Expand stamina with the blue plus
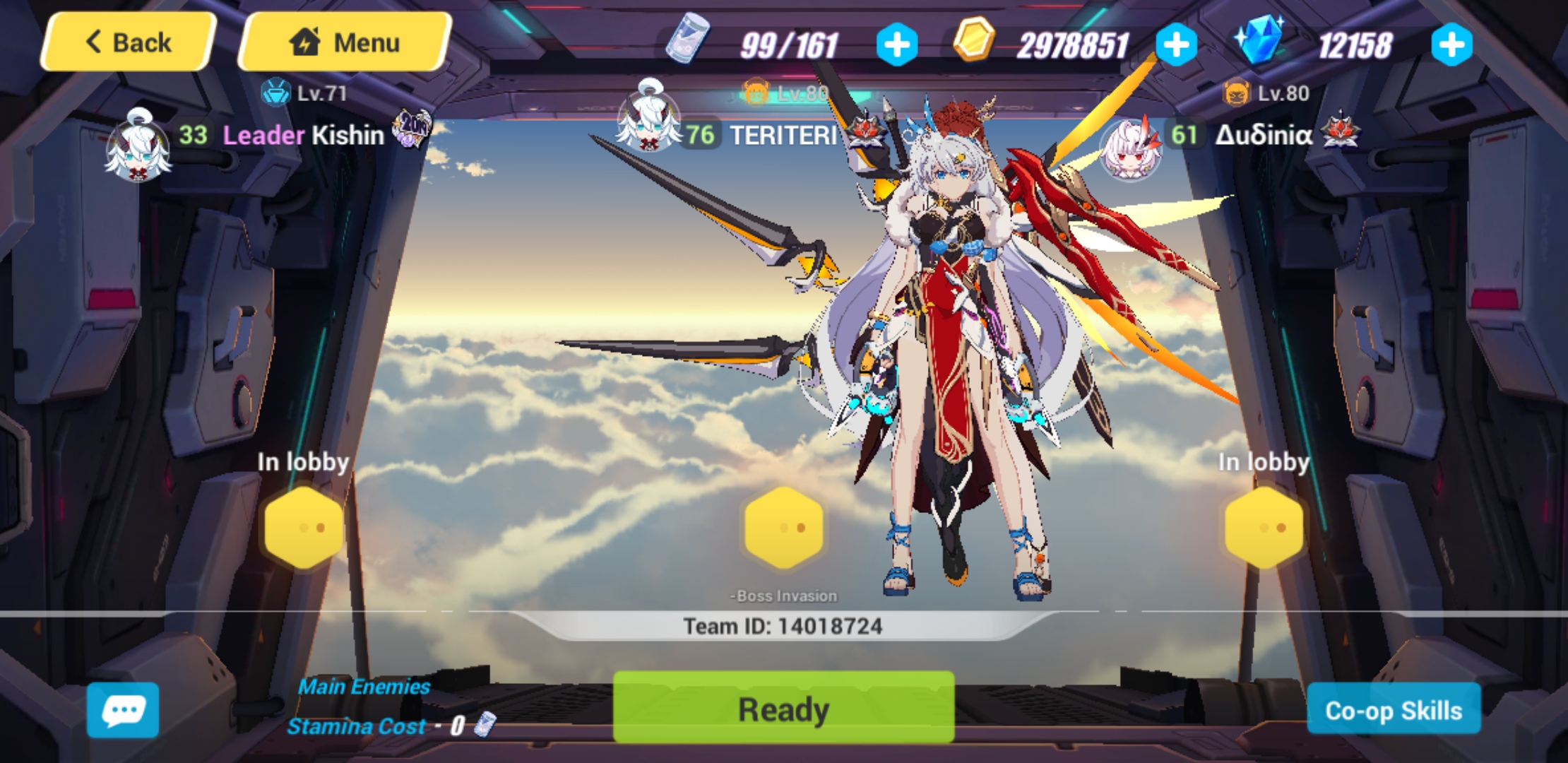 coord(896,44)
